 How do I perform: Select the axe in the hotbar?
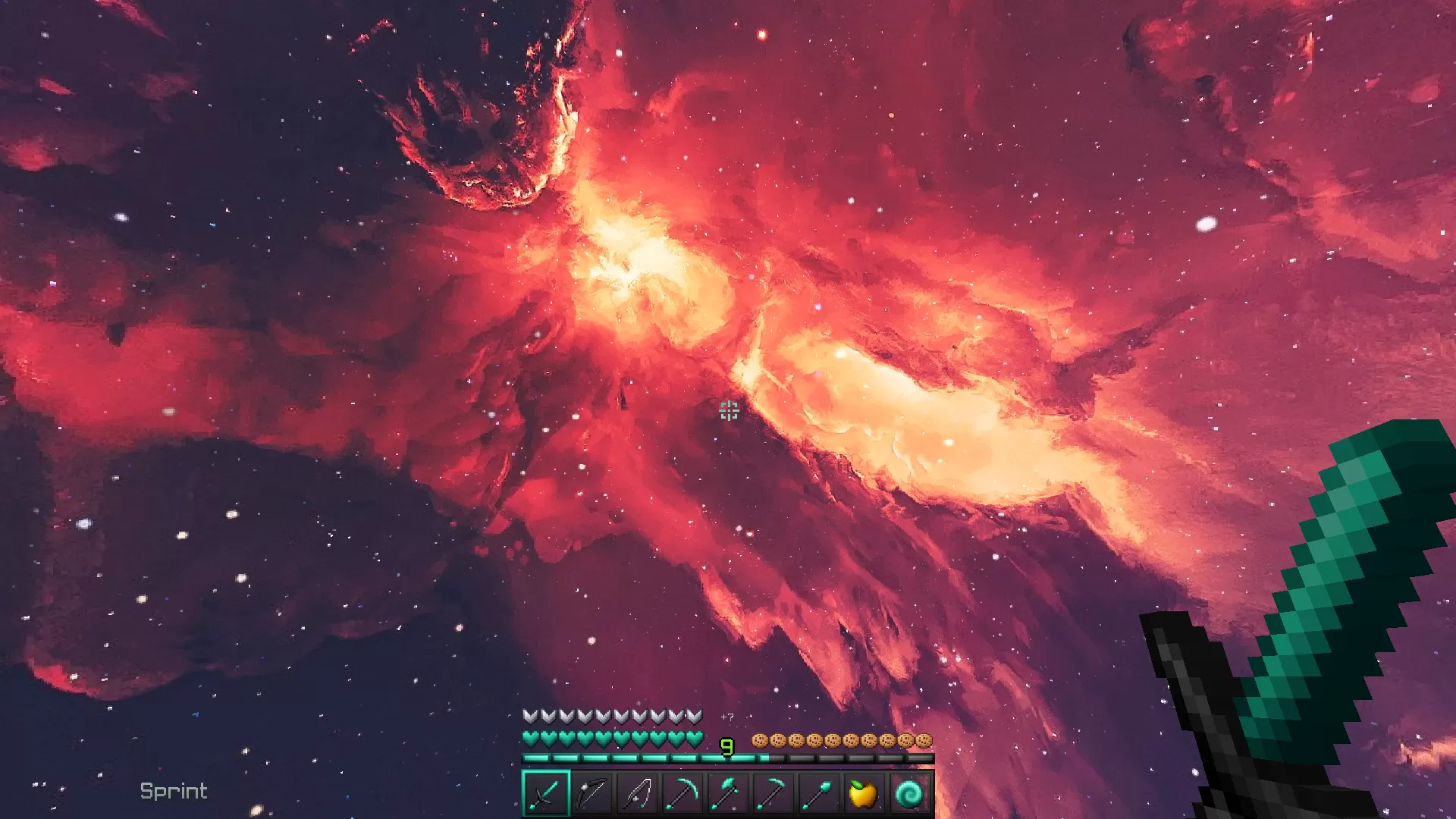[x=728, y=793]
